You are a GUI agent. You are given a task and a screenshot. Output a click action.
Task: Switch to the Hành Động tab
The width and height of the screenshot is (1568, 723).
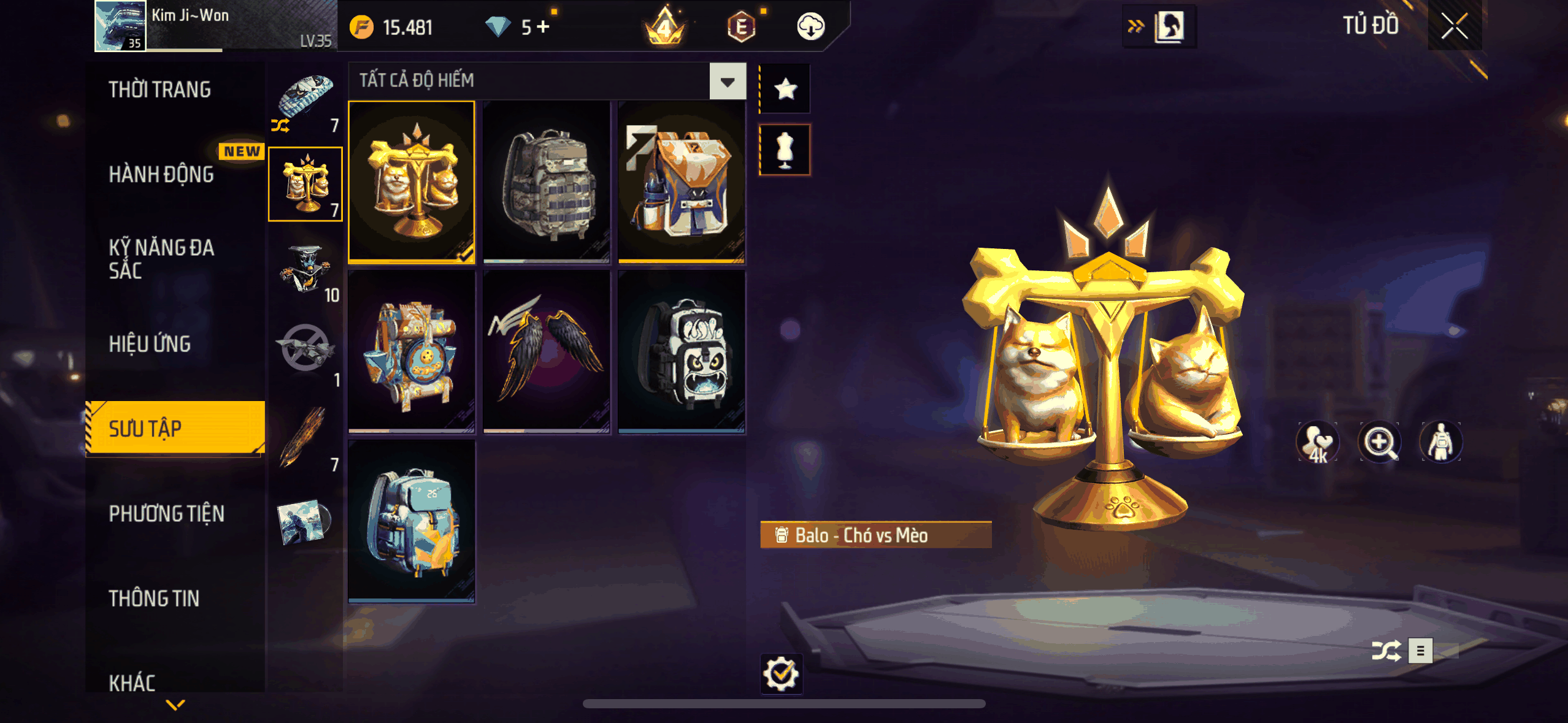pyautogui.click(x=161, y=174)
